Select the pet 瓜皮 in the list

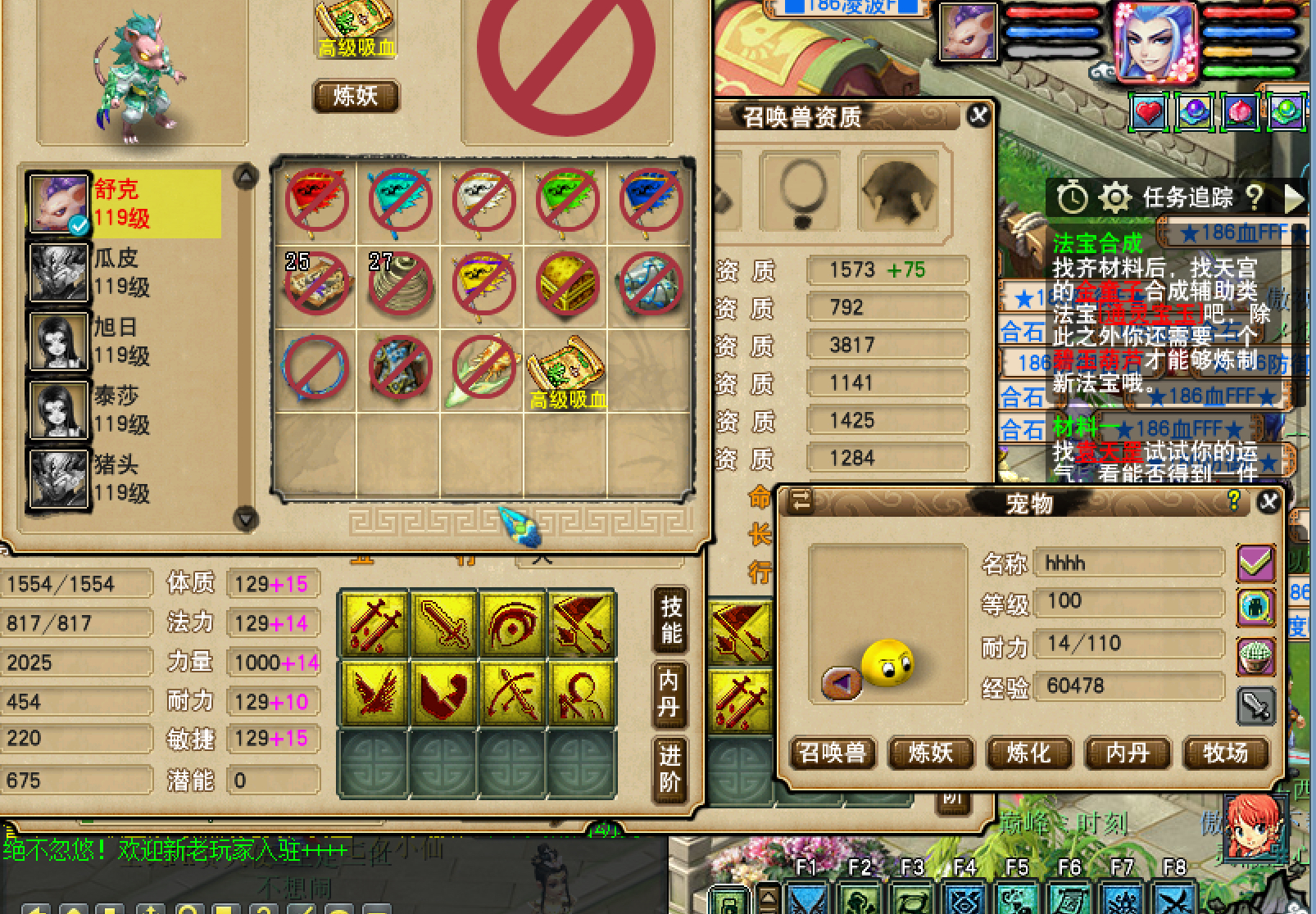click(123, 273)
